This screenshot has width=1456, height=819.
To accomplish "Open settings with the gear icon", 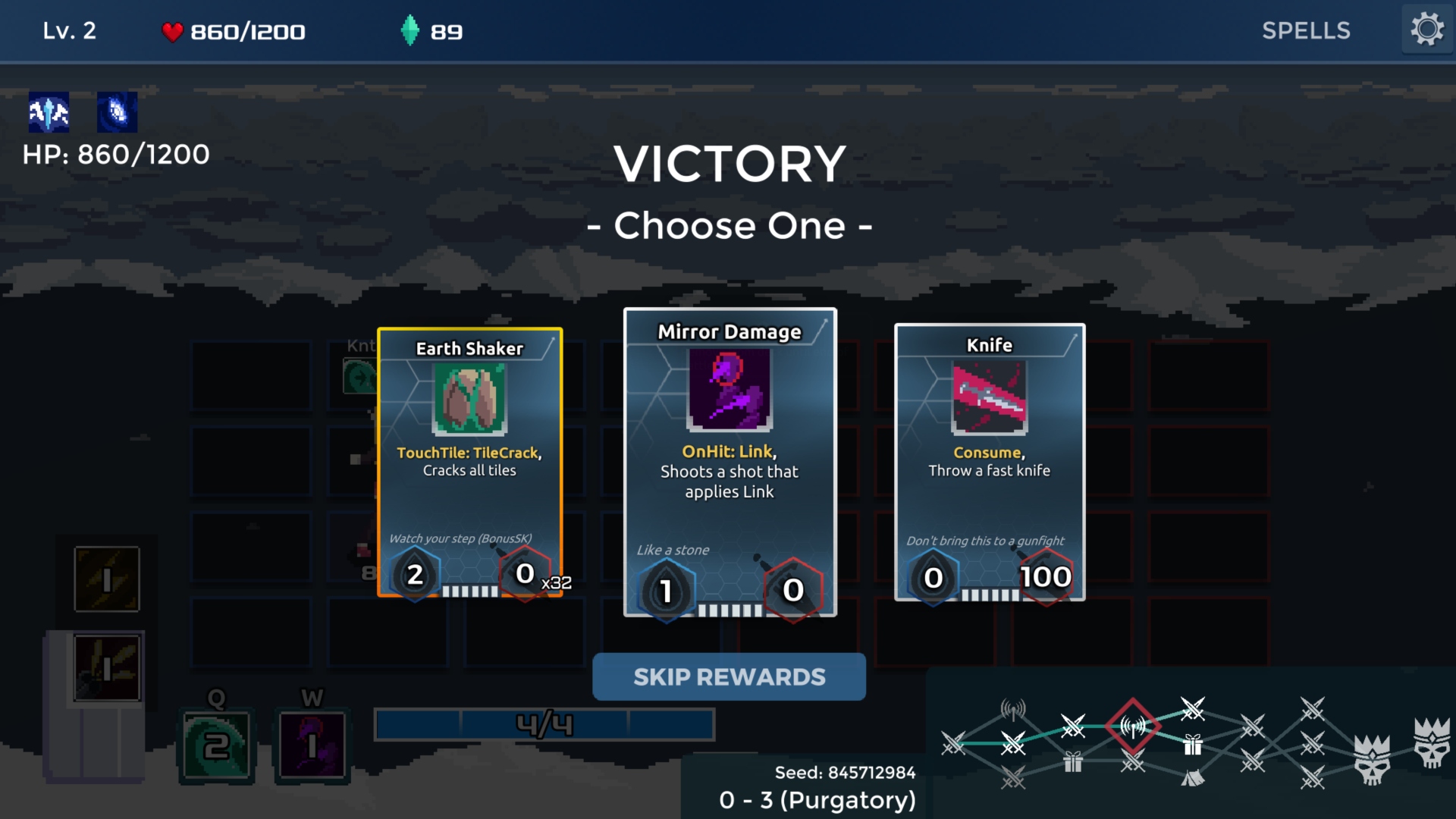I will pyautogui.click(x=1426, y=30).
